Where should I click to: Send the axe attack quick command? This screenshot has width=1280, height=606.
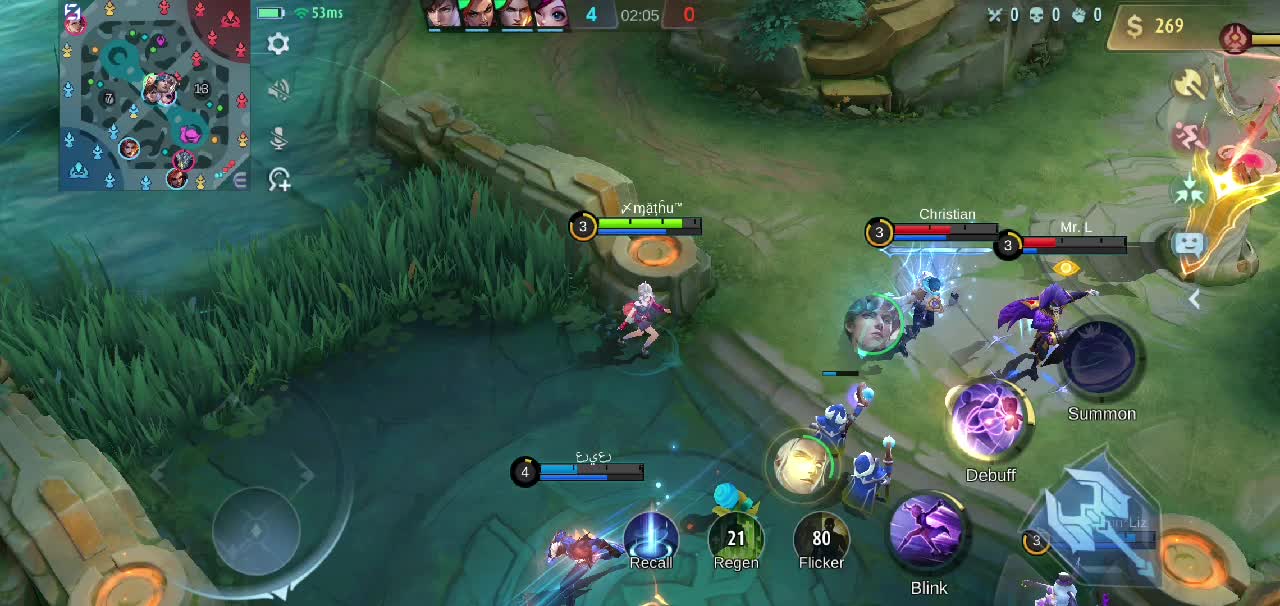pos(1190,84)
